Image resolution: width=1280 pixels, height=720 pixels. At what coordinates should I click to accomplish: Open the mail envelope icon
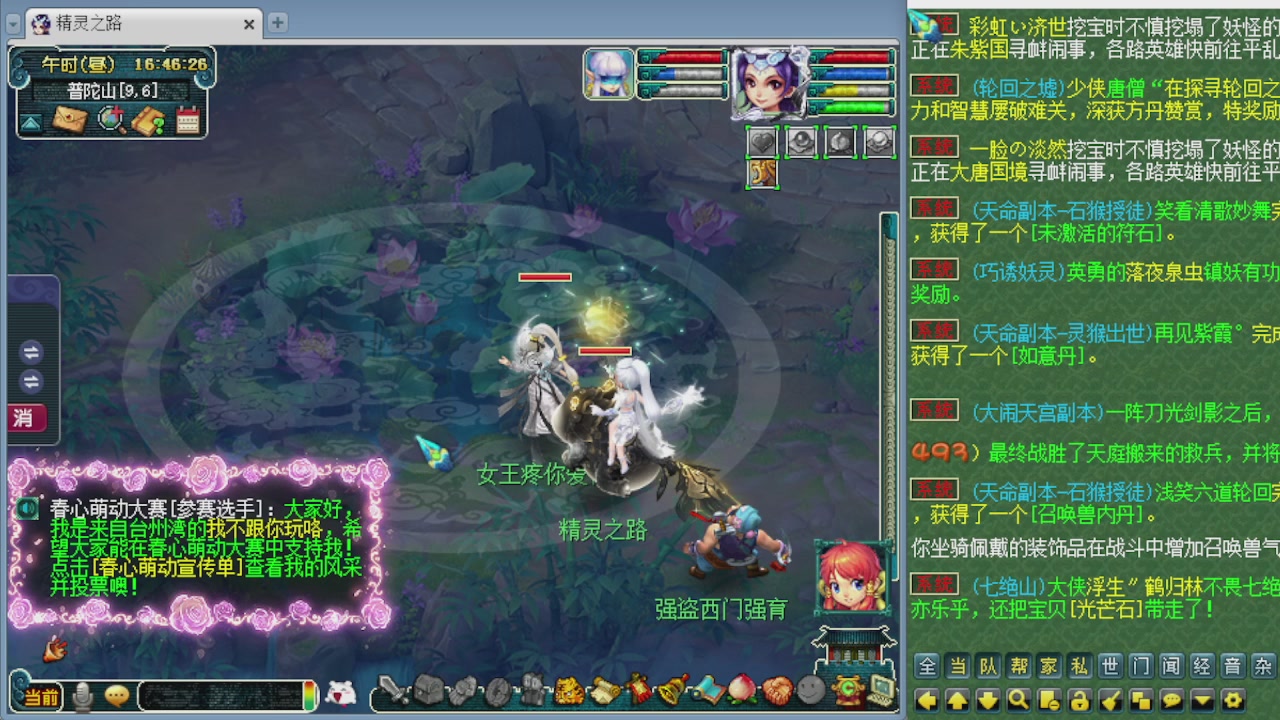pos(68,119)
